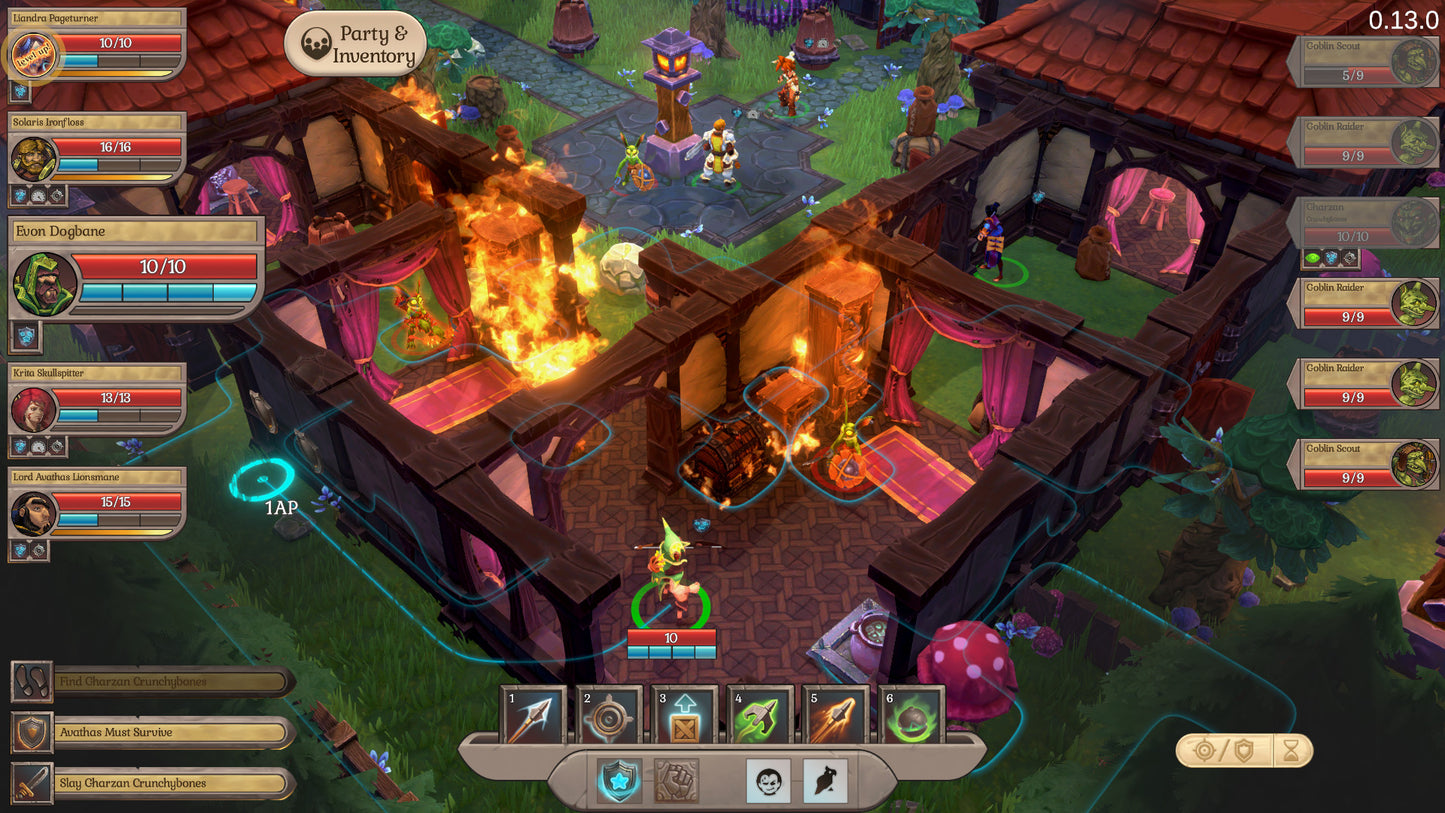
Task: End turn with the hourglass button
Action: [x=1291, y=751]
